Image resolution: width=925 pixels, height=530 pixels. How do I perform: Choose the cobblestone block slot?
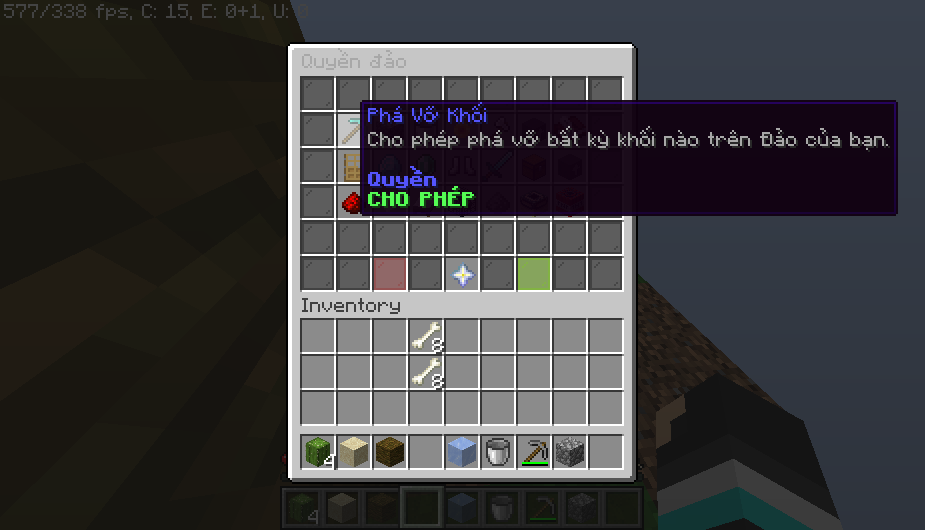570,452
